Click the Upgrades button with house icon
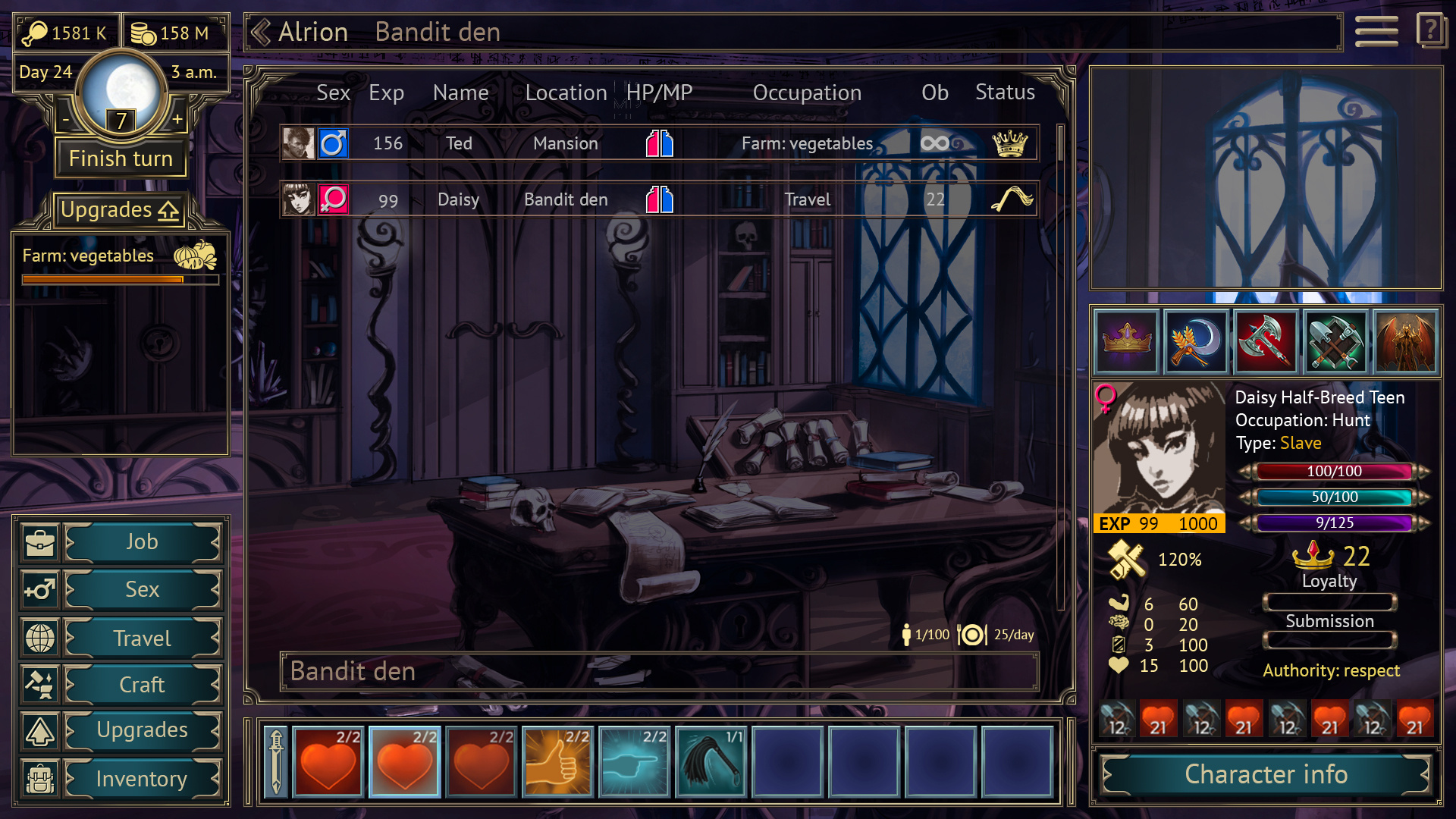The height and width of the screenshot is (819, 1456). (x=120, y=210)
